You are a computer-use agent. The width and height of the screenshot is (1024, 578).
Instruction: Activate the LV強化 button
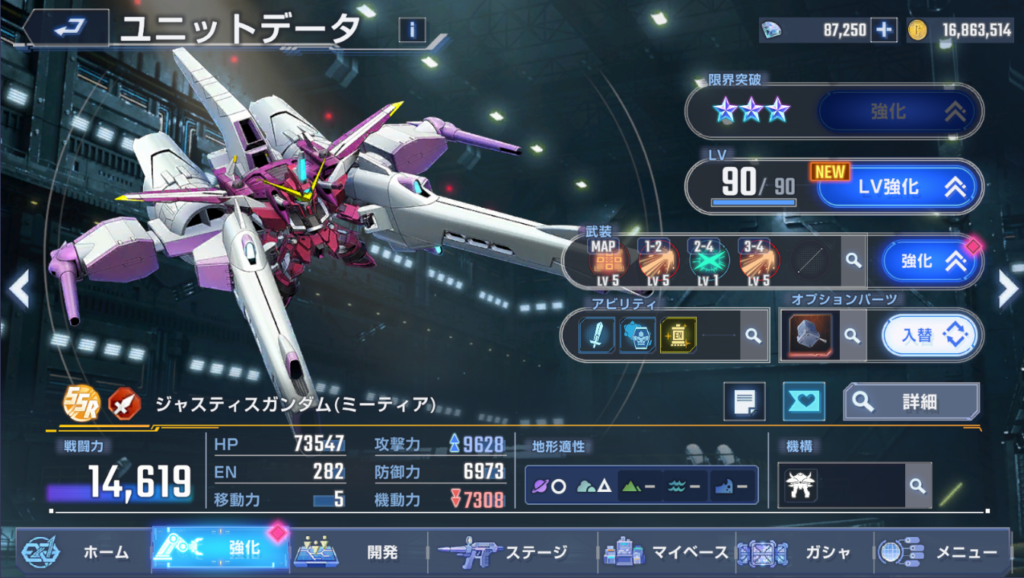(897, 187)
